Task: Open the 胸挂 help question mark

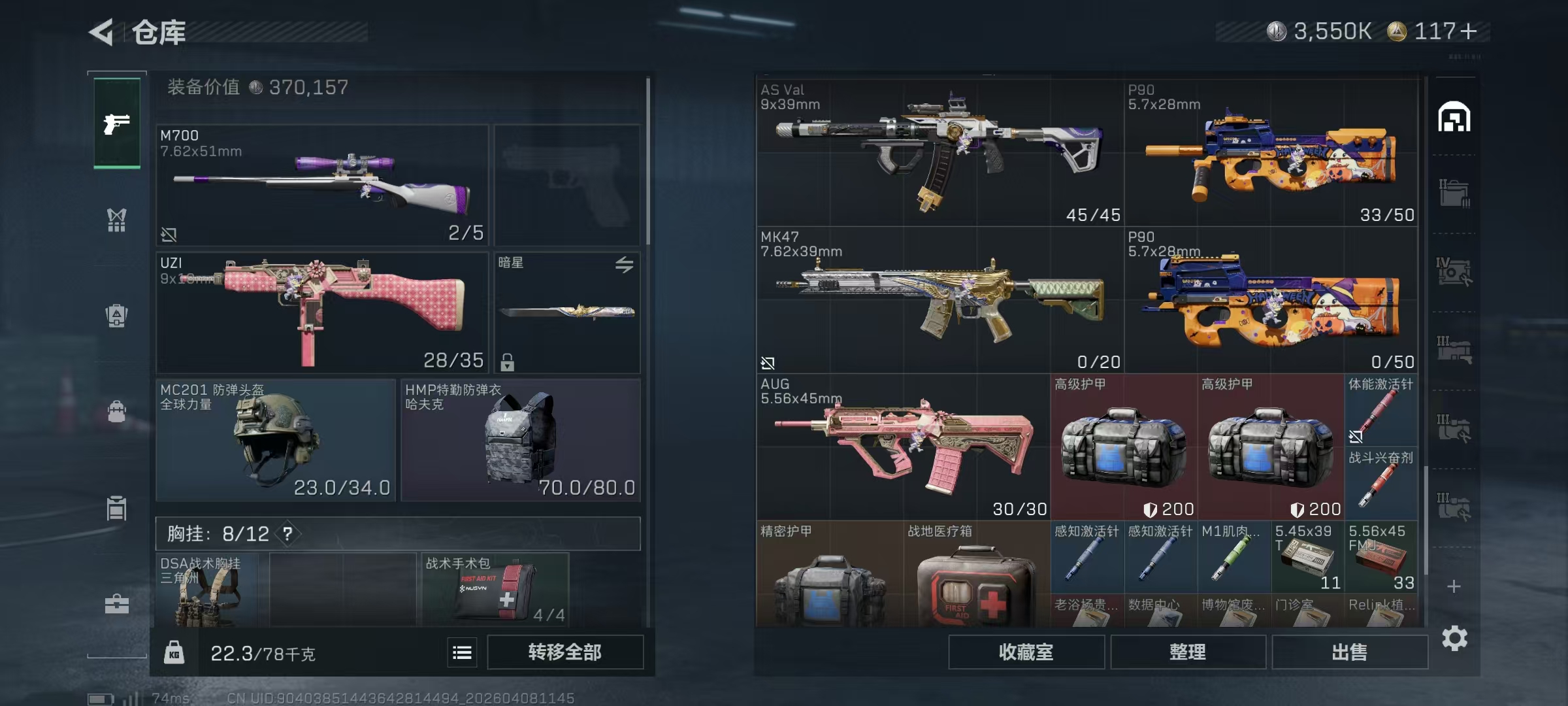Action: (287, 534)
